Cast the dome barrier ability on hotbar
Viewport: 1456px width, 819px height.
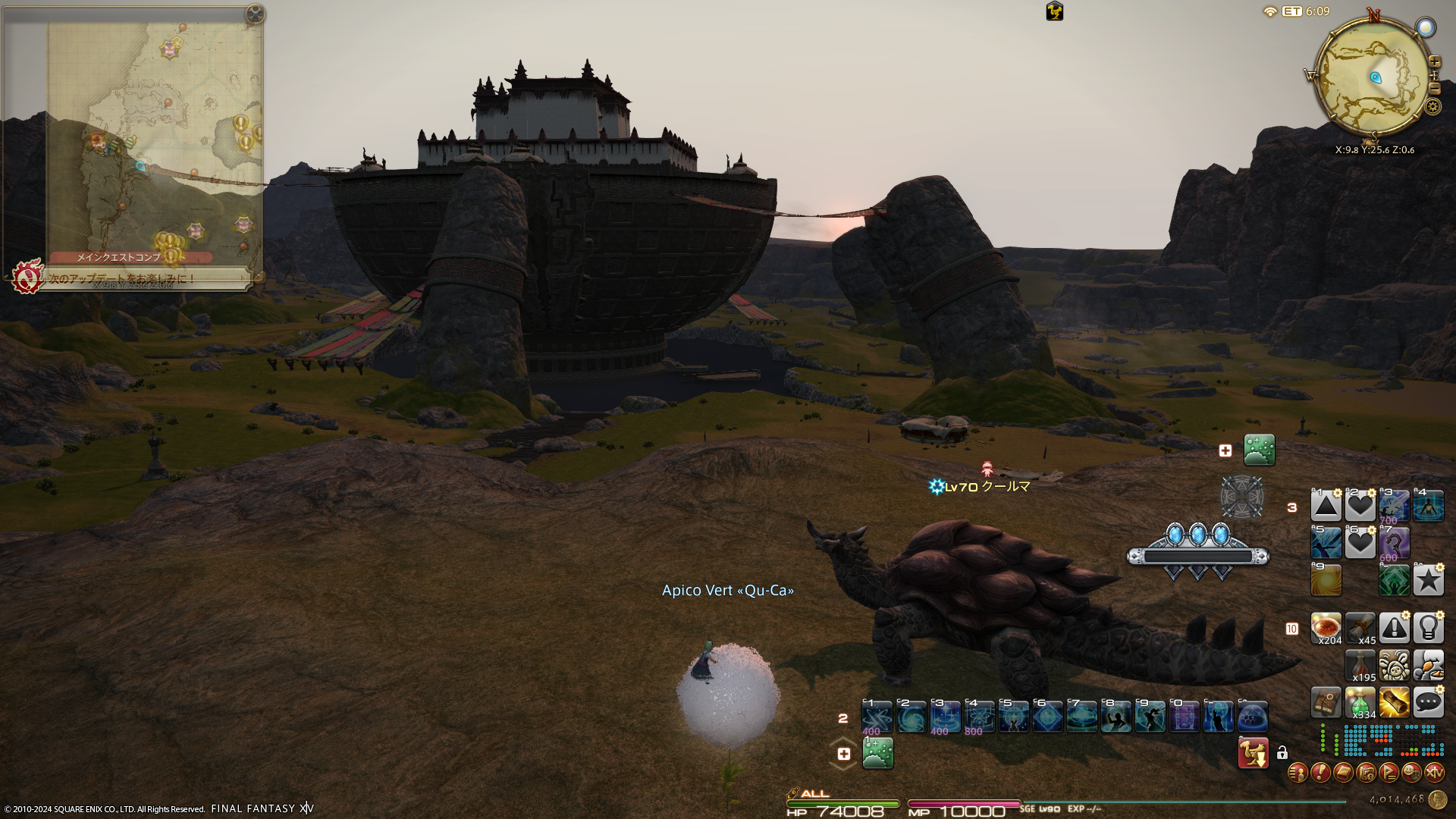click(1252, 717)
